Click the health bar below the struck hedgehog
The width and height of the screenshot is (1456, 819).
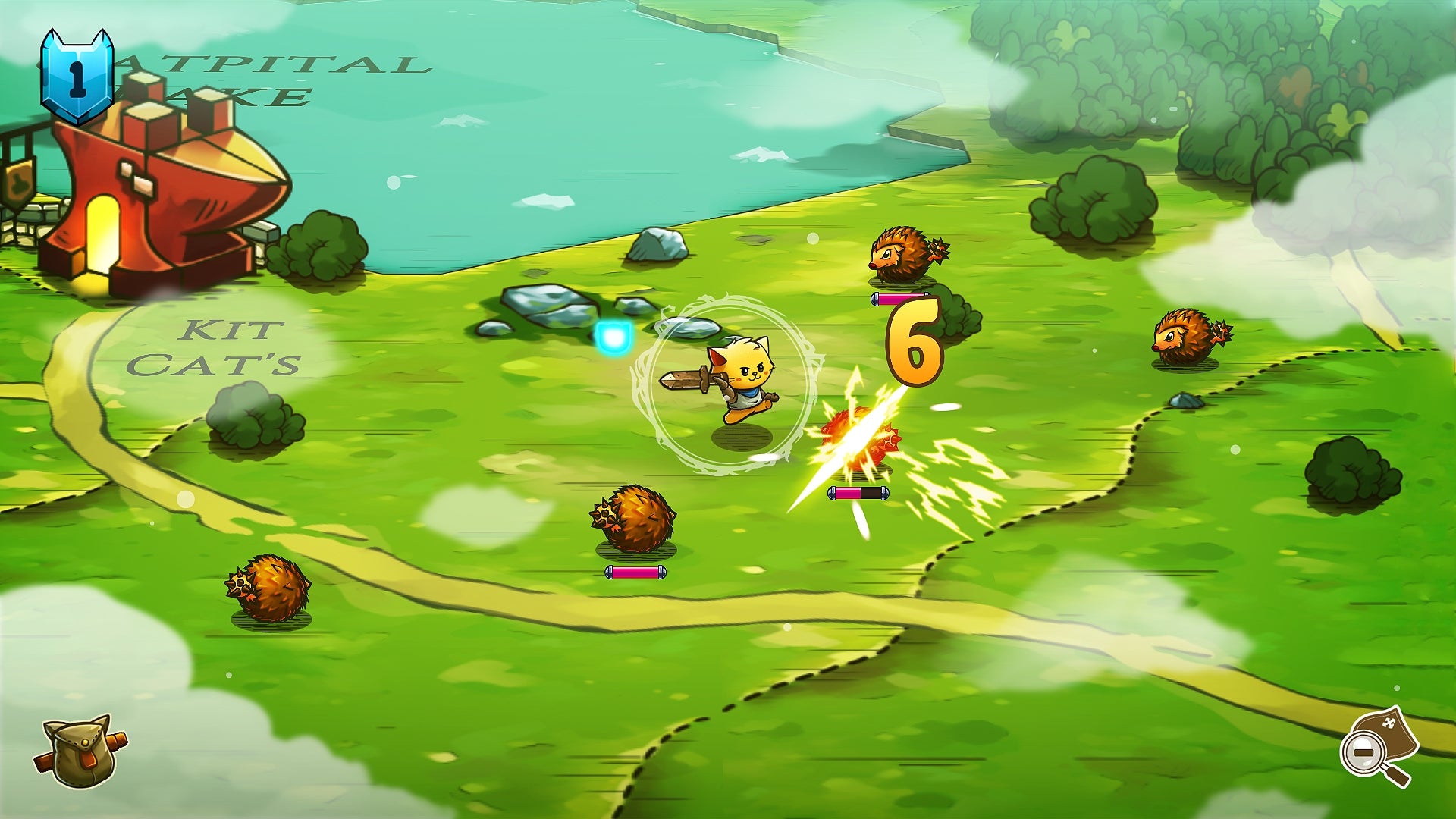pos(859,494)
